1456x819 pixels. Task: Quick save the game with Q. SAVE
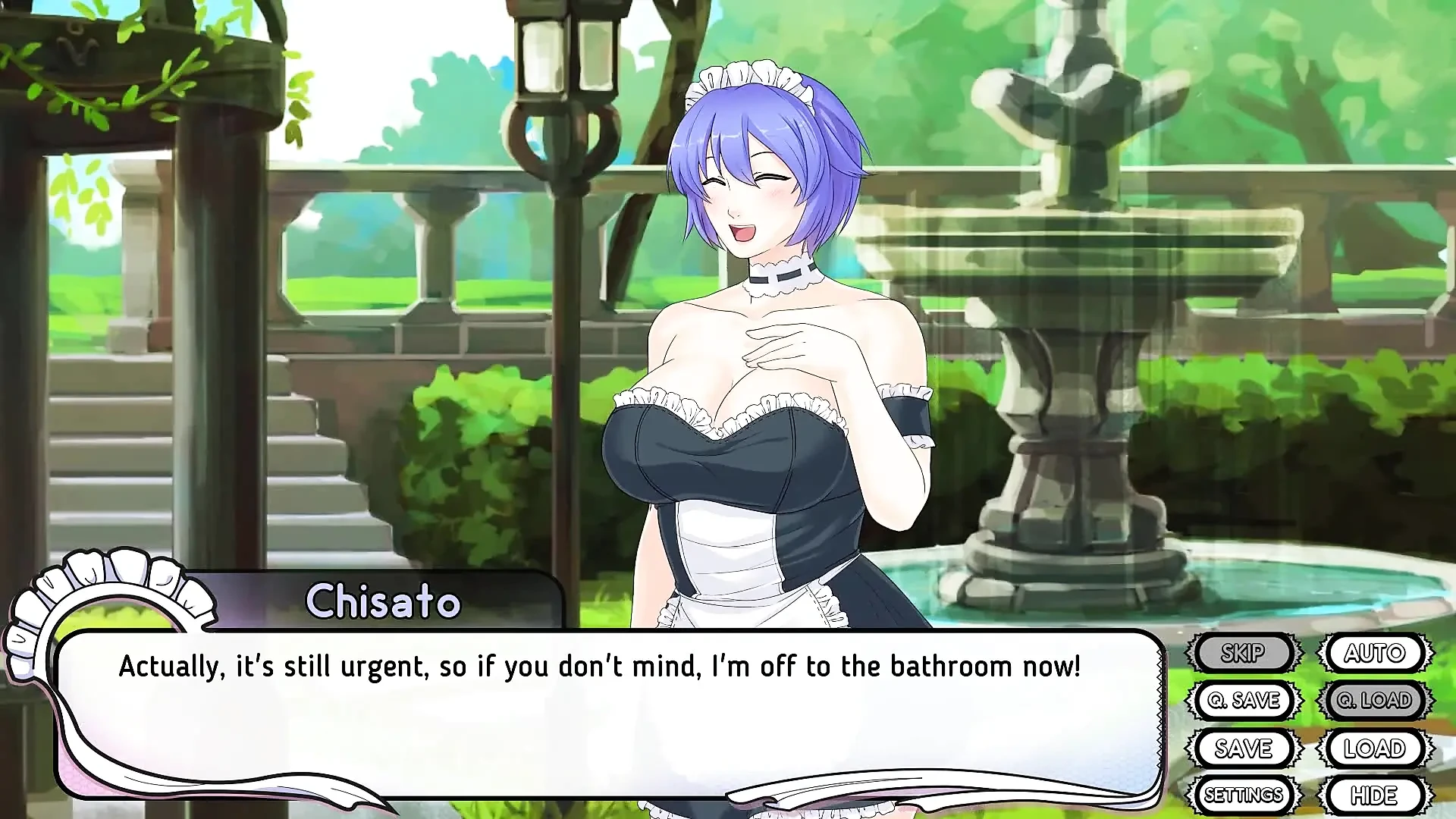point(1246,700)
